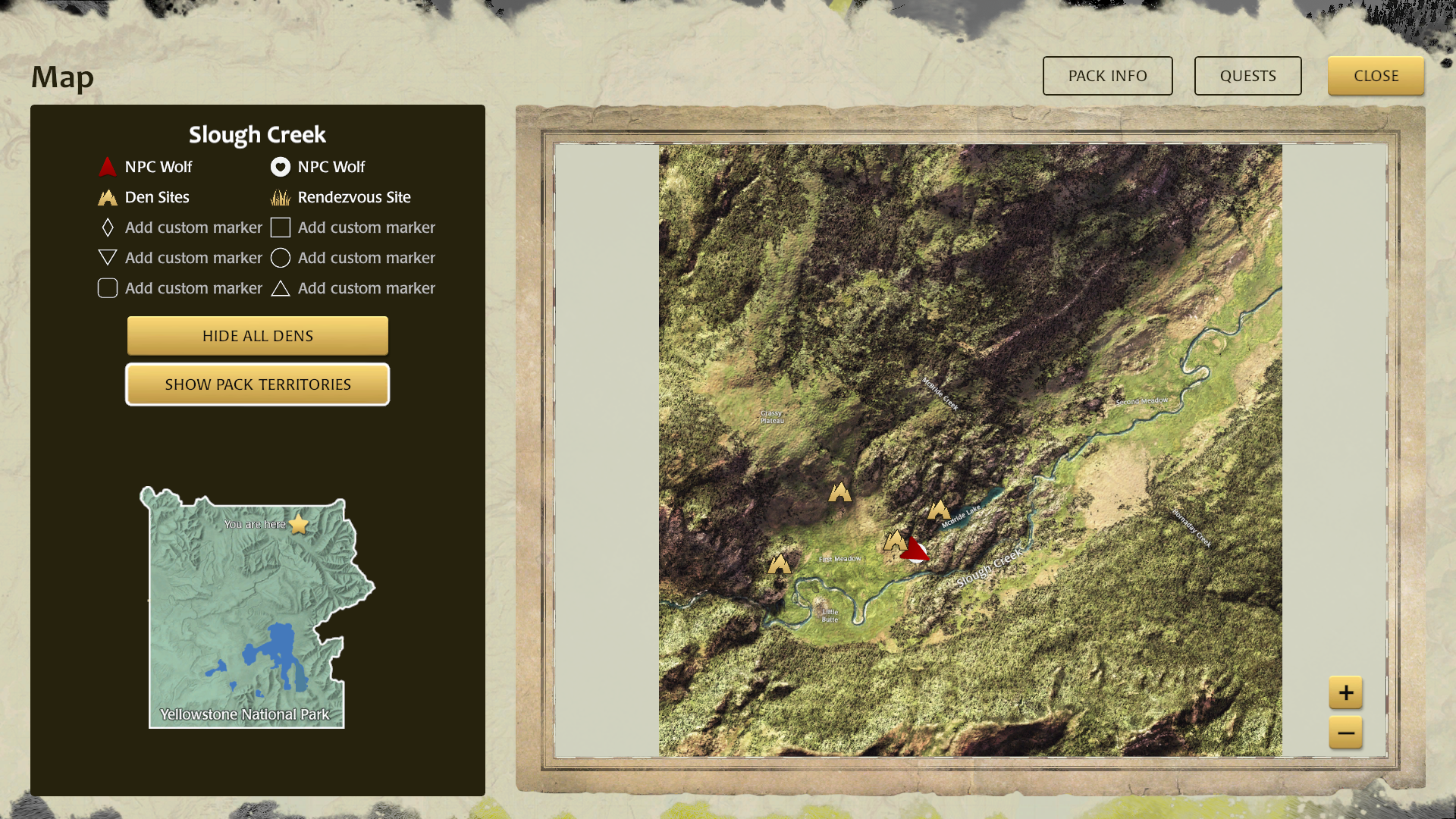The width and height of the screenshot is (1456, 819).
Task: Click the Rendezvous Site legend entry
Action: (x=341, y=197)
